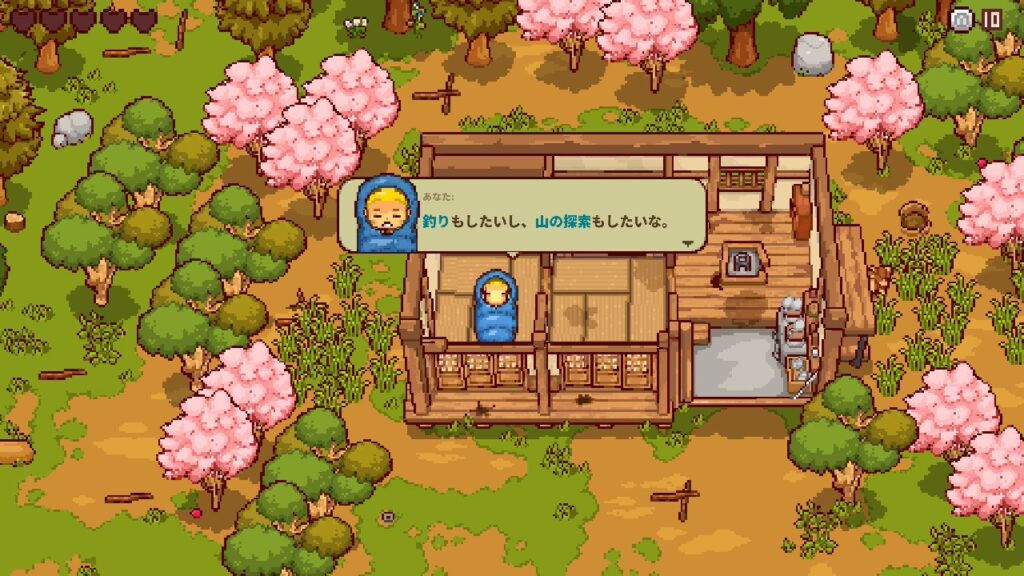Click the dialogue continue arrow
The width and height of the screenshot is (1024, 576).
click(x=688, y=242)
